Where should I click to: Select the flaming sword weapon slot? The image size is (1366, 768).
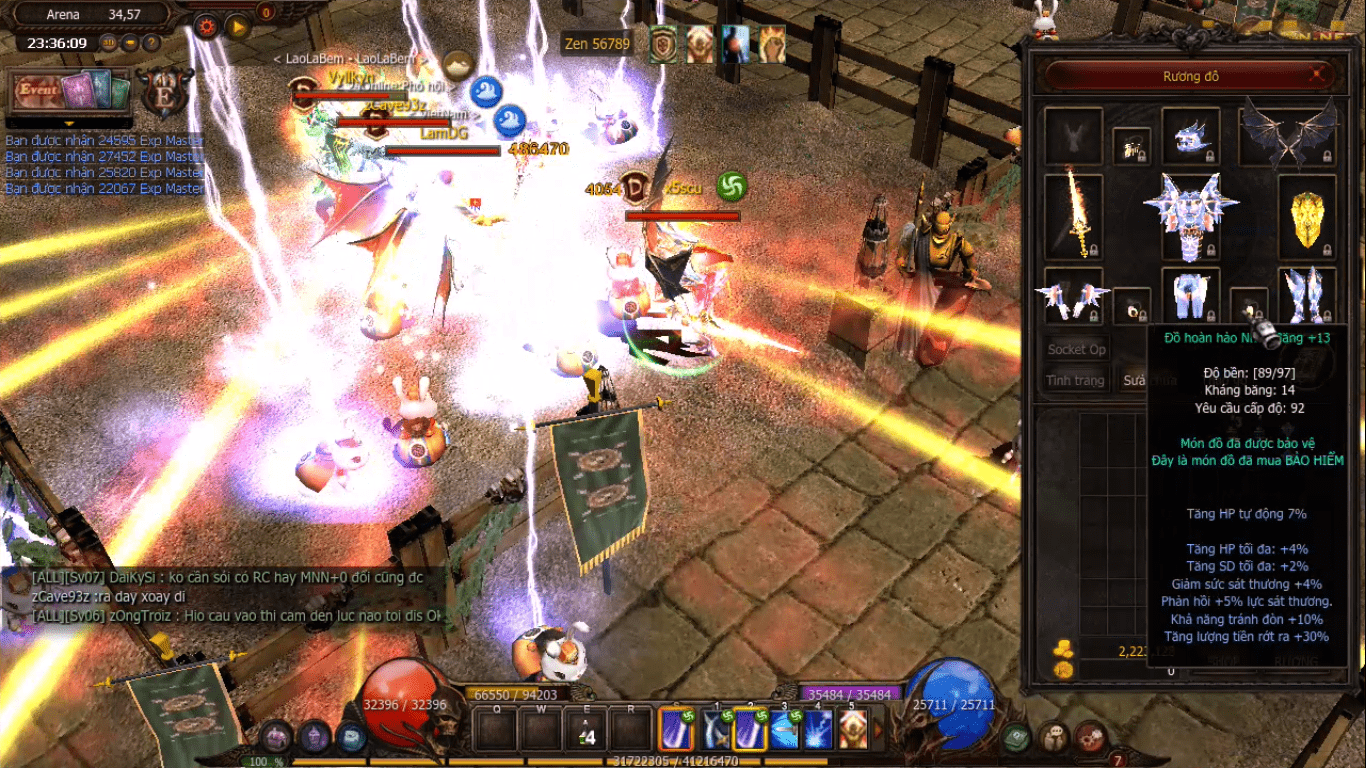[x=1073, y=216]
